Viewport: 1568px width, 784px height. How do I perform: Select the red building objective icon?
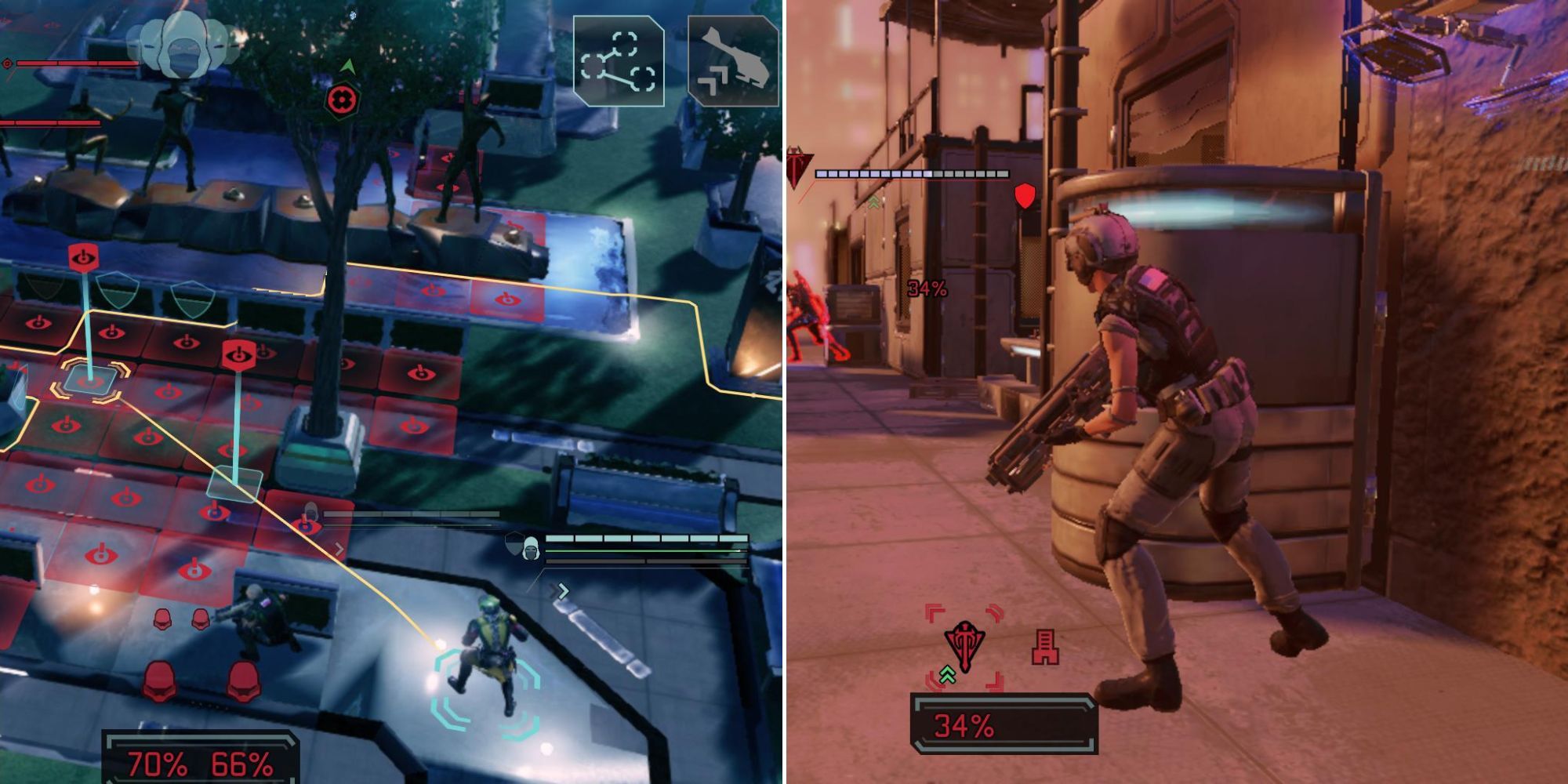click(x=1046, y=646)
